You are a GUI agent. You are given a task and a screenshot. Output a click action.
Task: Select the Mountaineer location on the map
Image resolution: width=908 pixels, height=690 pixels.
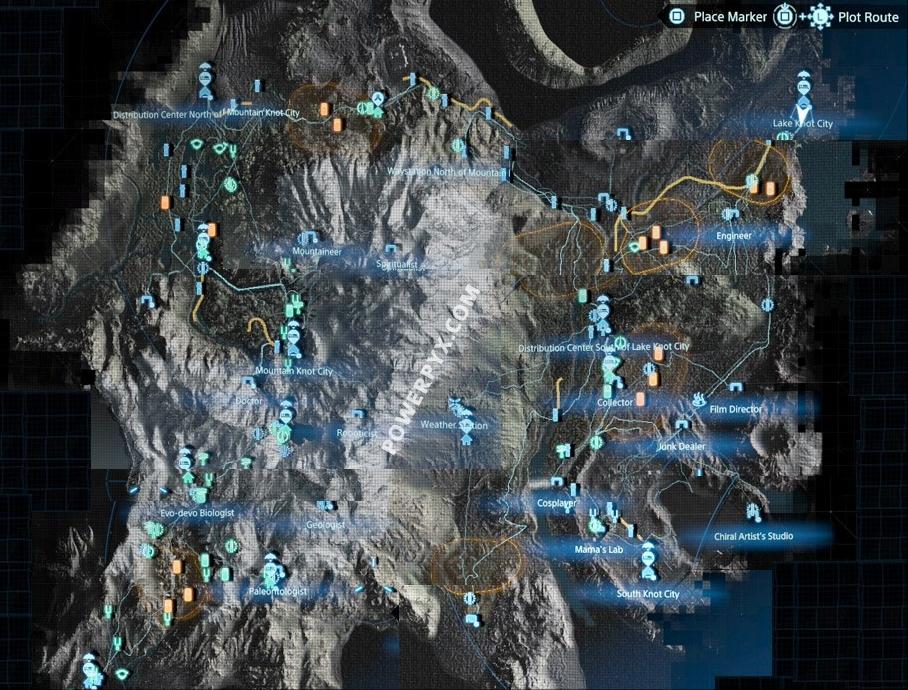click(x=308, y=238)
